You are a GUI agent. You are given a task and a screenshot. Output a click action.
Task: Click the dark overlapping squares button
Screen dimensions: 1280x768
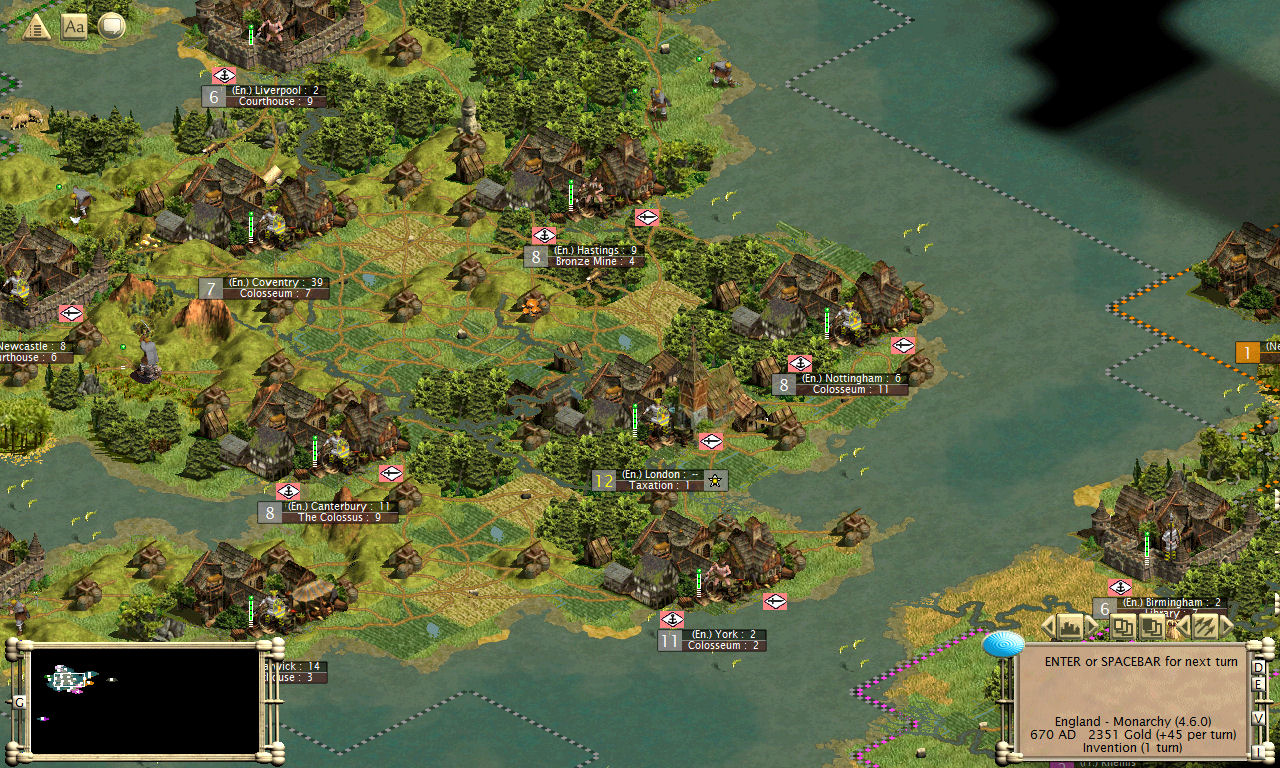[1150, 627]
